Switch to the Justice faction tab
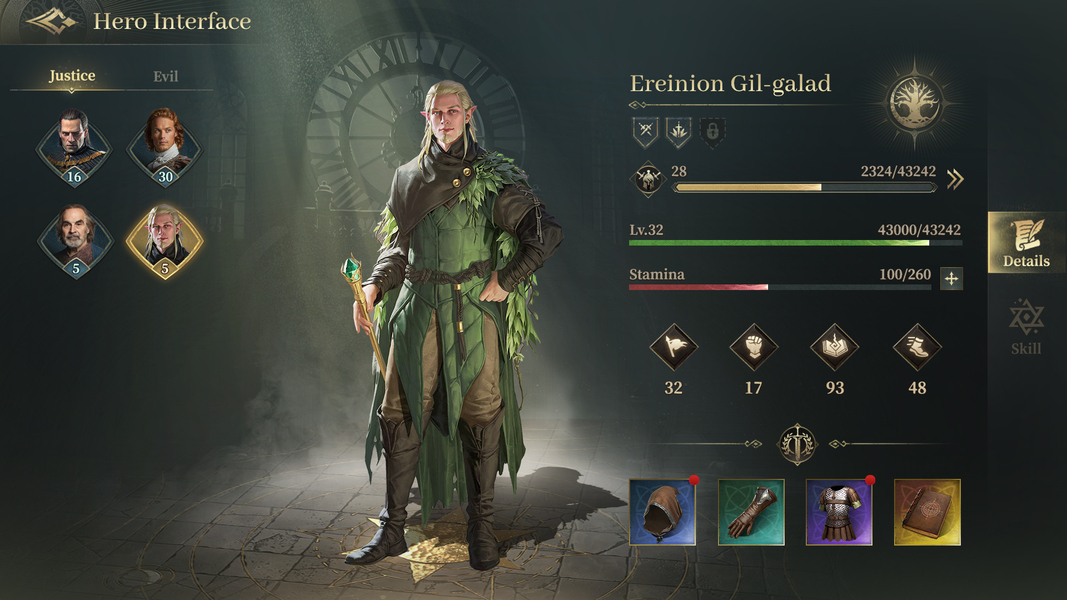The image size is (1067, 600). pos(72,76)
